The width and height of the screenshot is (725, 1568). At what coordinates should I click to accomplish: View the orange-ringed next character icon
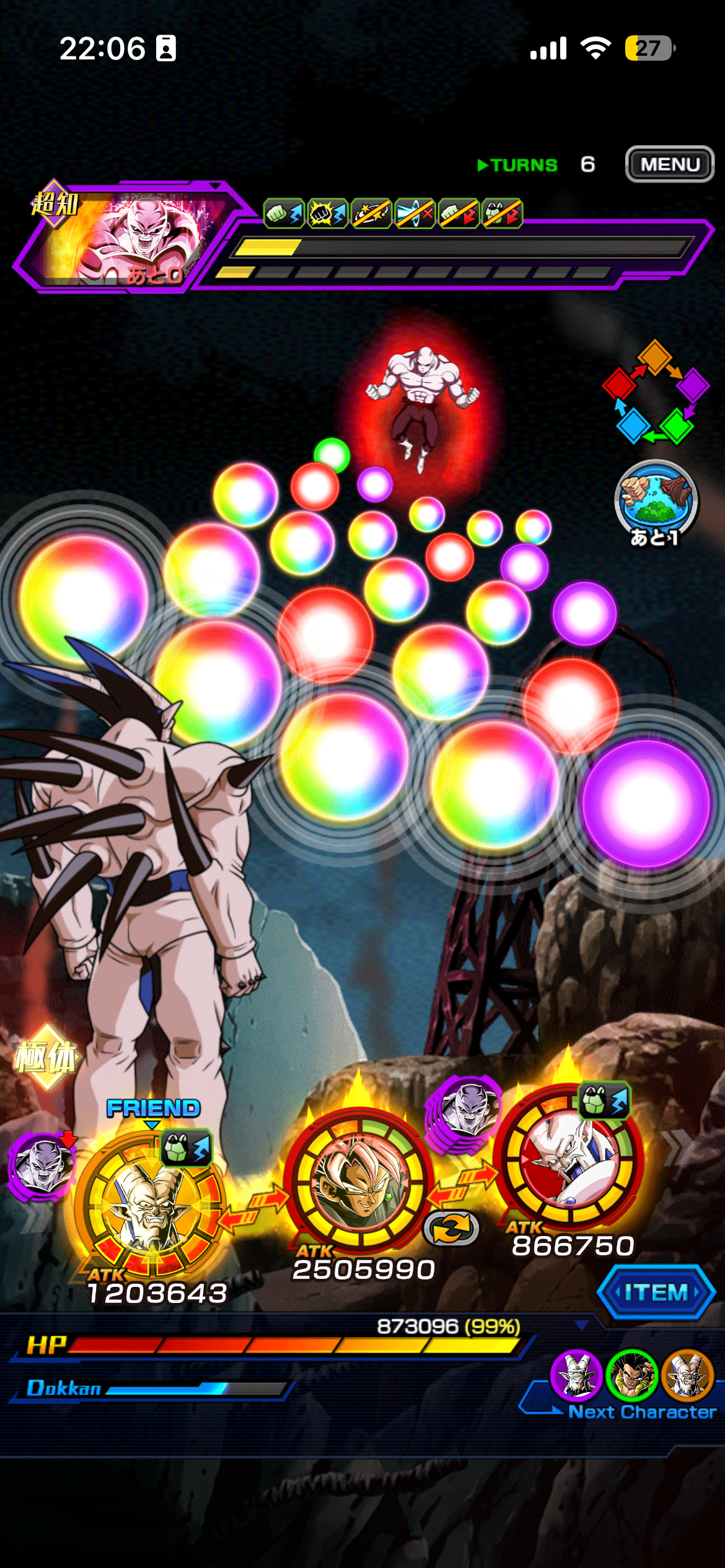click(687, 1376)
